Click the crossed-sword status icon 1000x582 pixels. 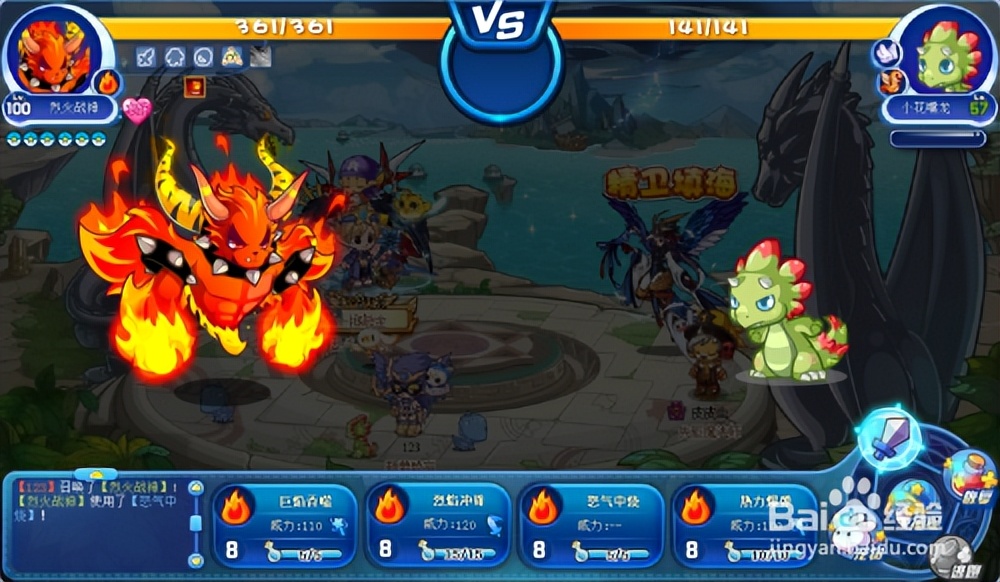[146, 57]
